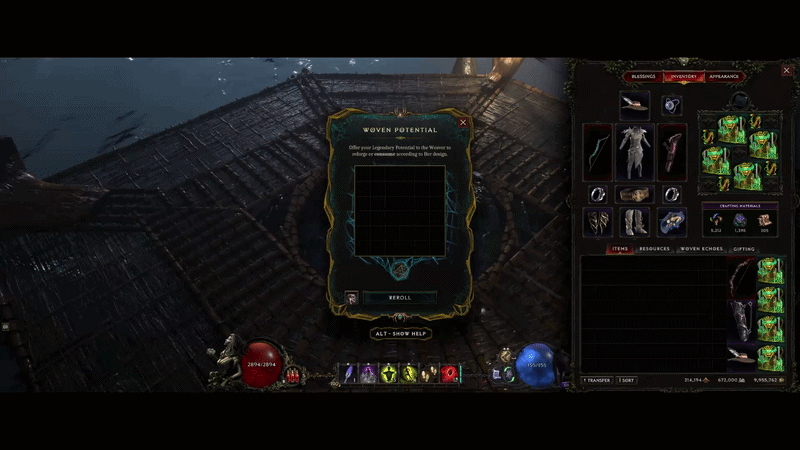Select the equipped bow slot

(x=597, y=151)
